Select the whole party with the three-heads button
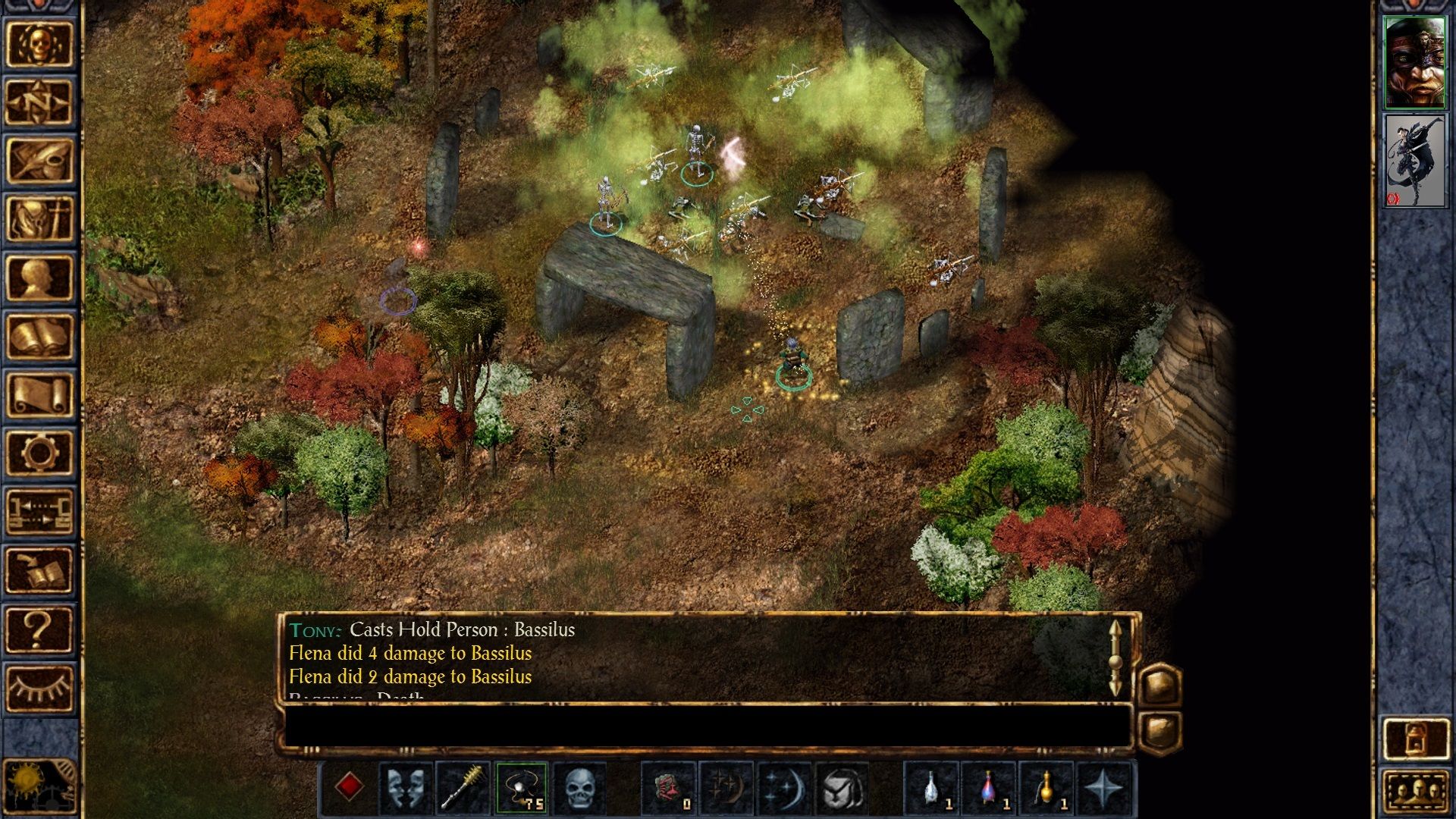This screenshot has height=819, width=1456. [1415, 793]
